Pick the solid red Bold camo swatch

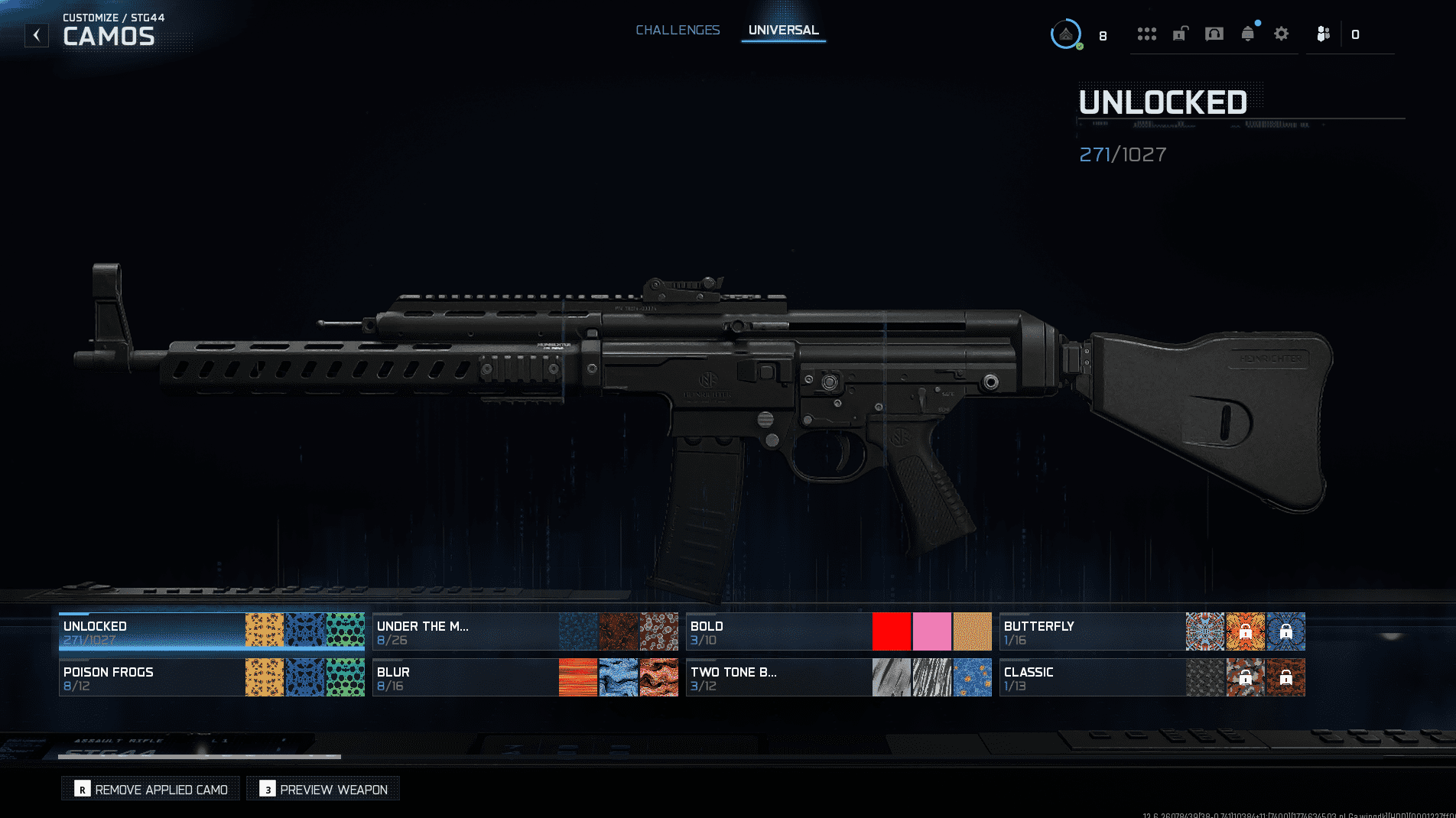click(892, 632)
